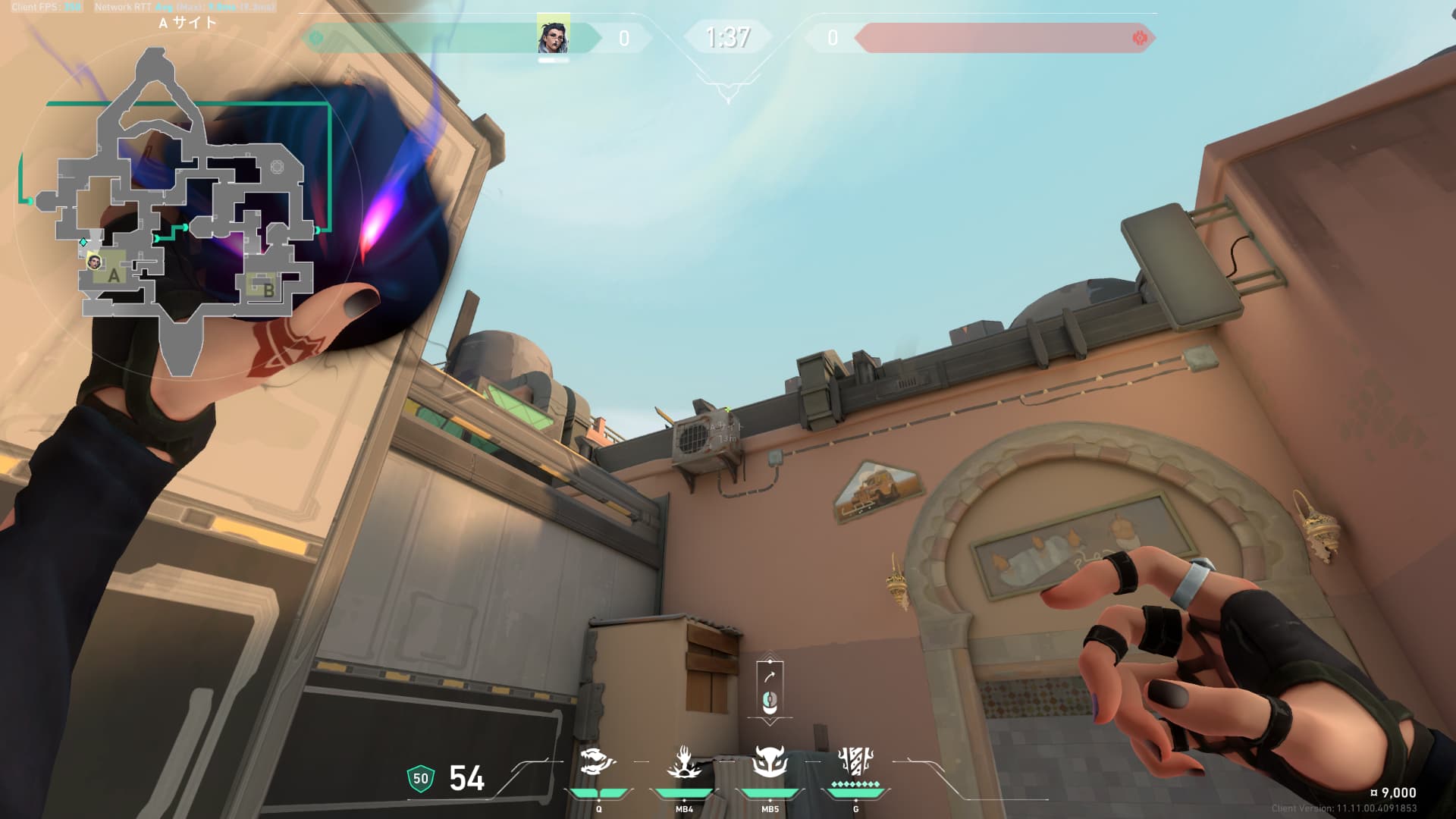Select the B site marker on the minimap

click(267, 289)
